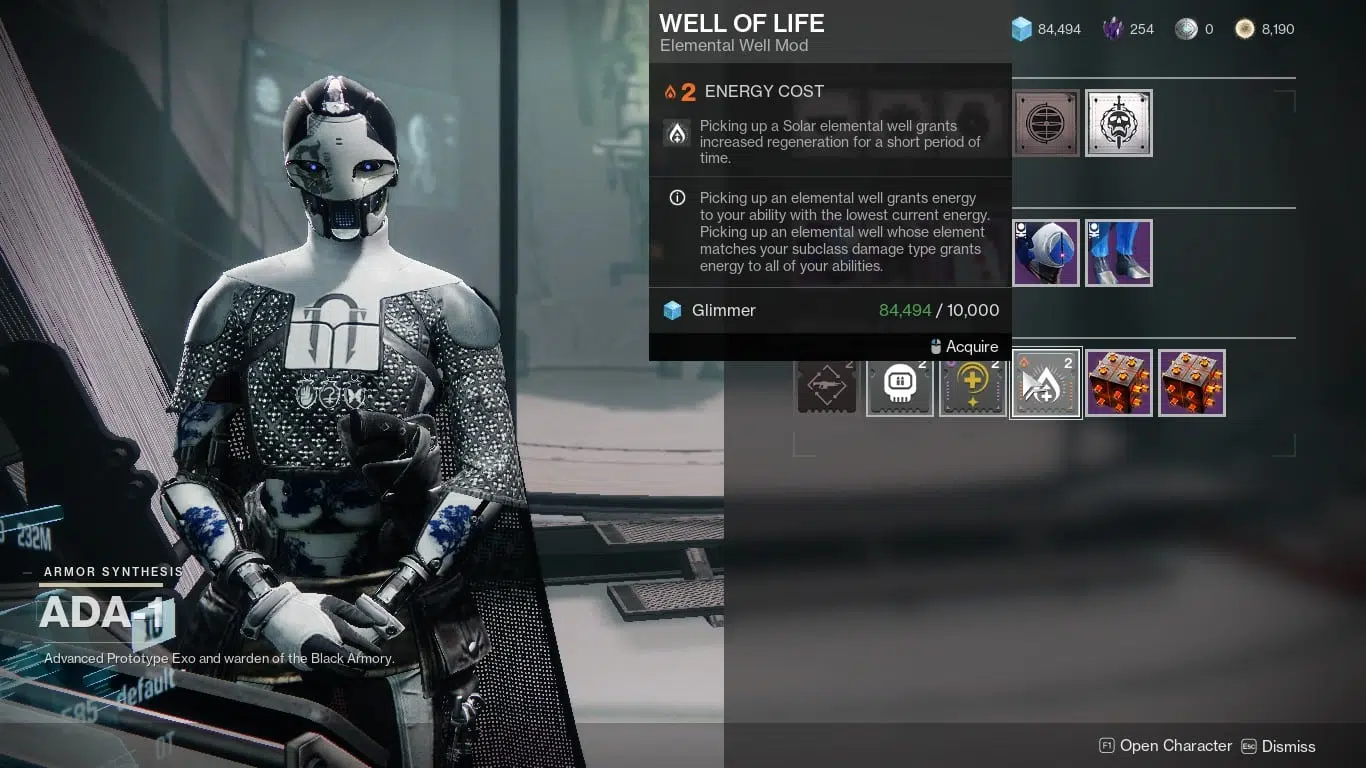Viewport: 1366px width, 768px height.
Task: Inspect the white hooded helmet armor
Action: point(1046,253)
